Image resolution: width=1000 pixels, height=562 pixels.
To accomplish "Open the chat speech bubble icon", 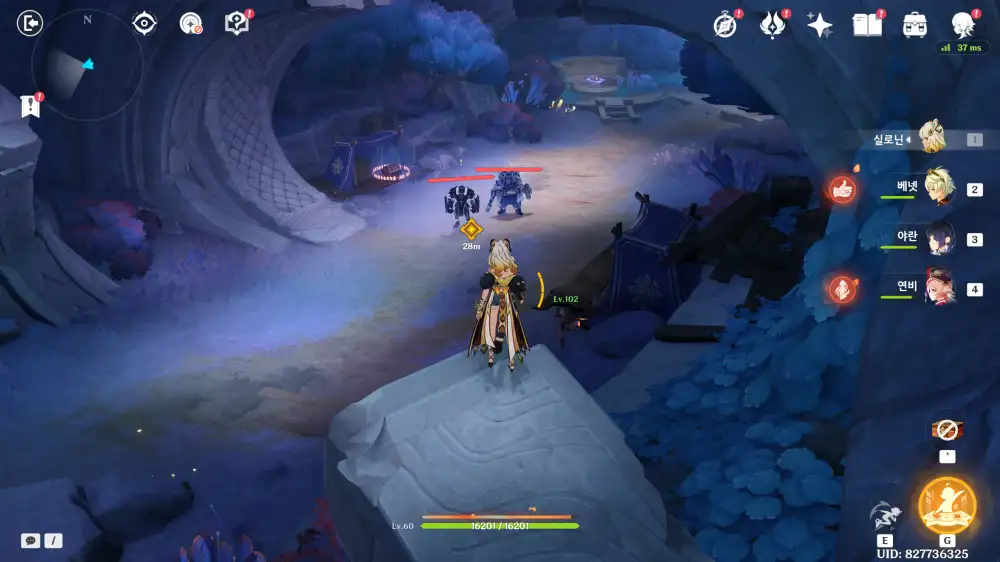I will 31,540.
